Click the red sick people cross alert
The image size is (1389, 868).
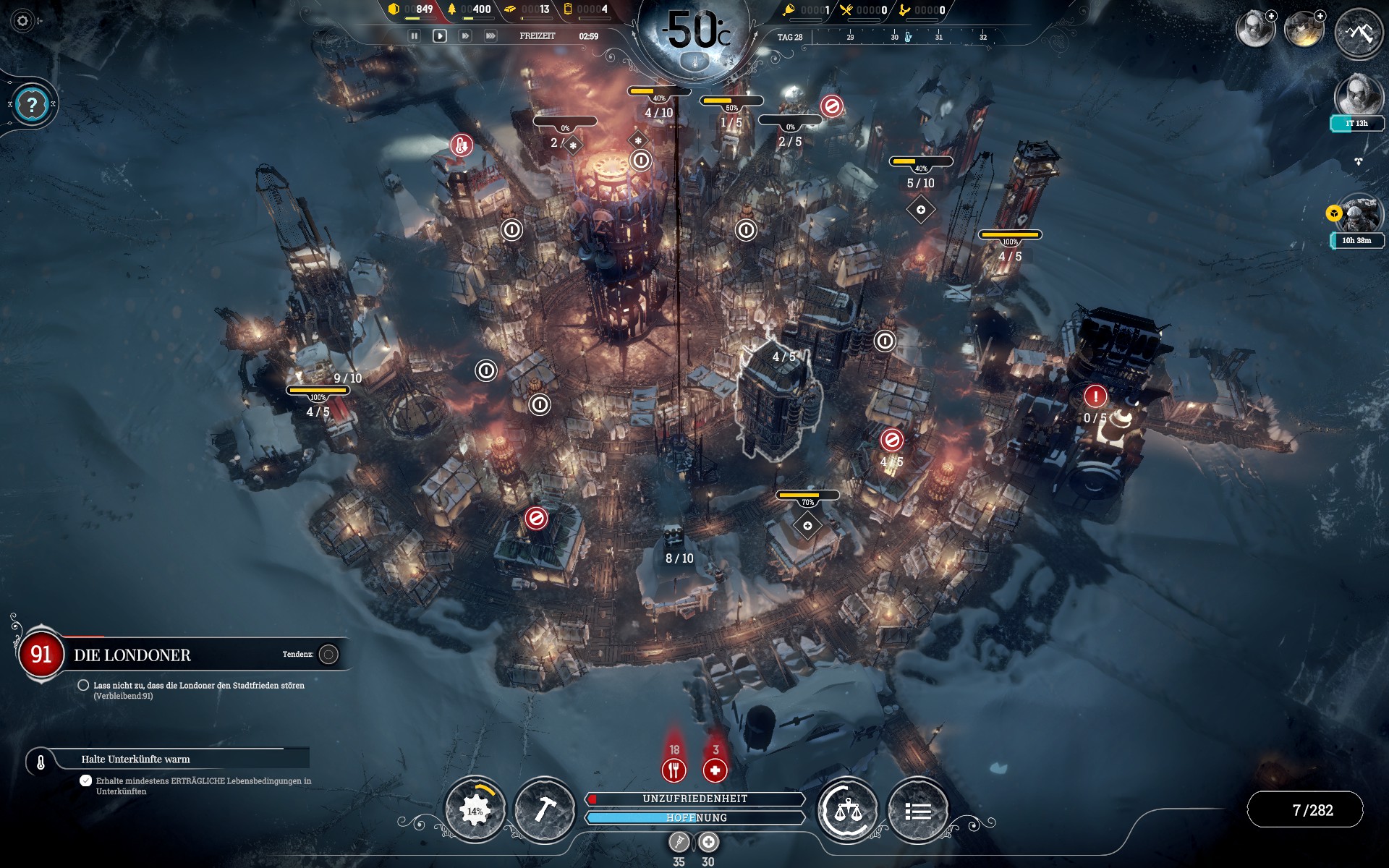(x=715, y=770)
